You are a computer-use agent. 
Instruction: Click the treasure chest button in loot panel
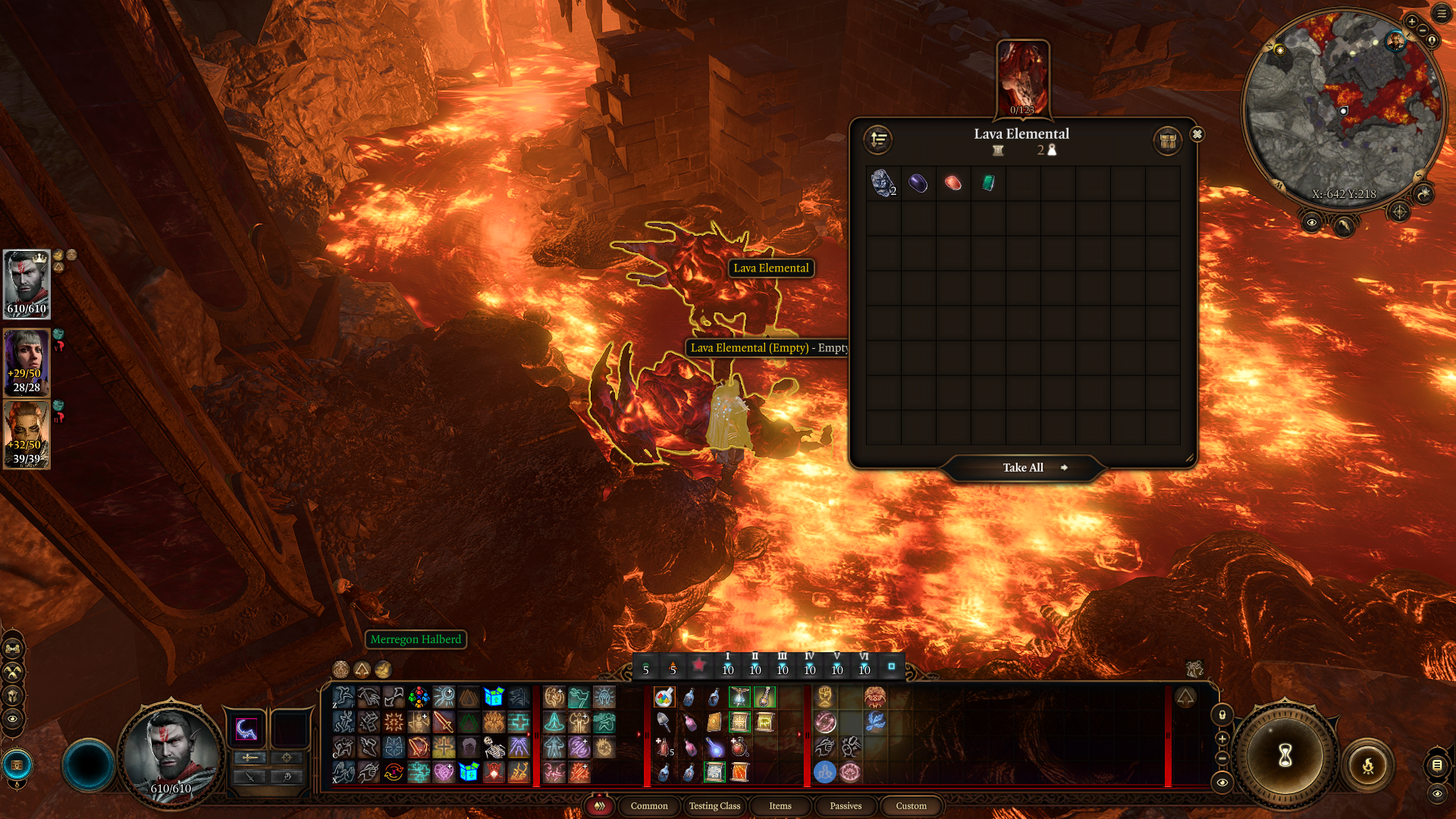(1167, 141)
